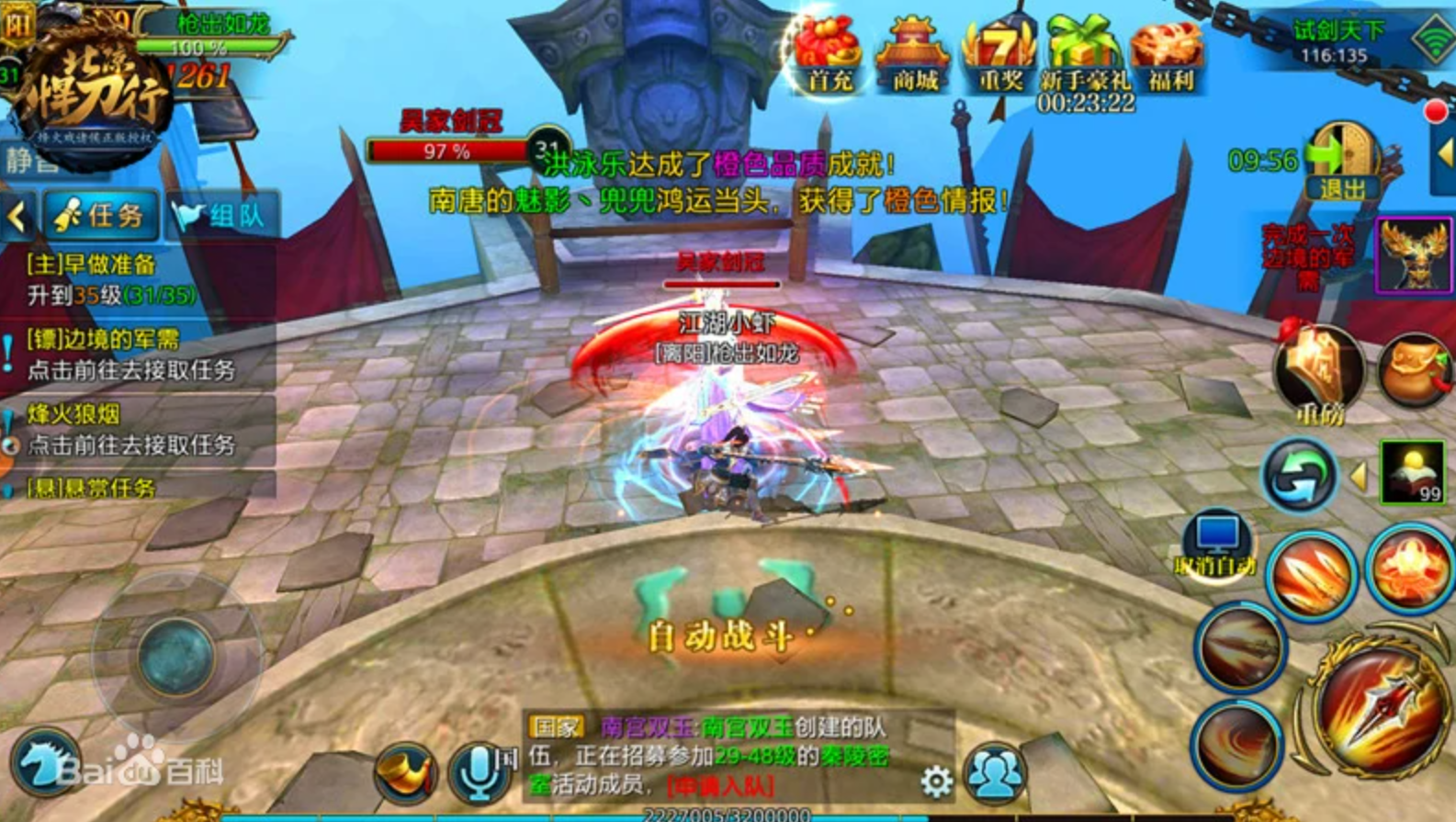Viewport: 1456px width, 822px height.
Task: Open the chat settings gear
Action: pos(936,782)
